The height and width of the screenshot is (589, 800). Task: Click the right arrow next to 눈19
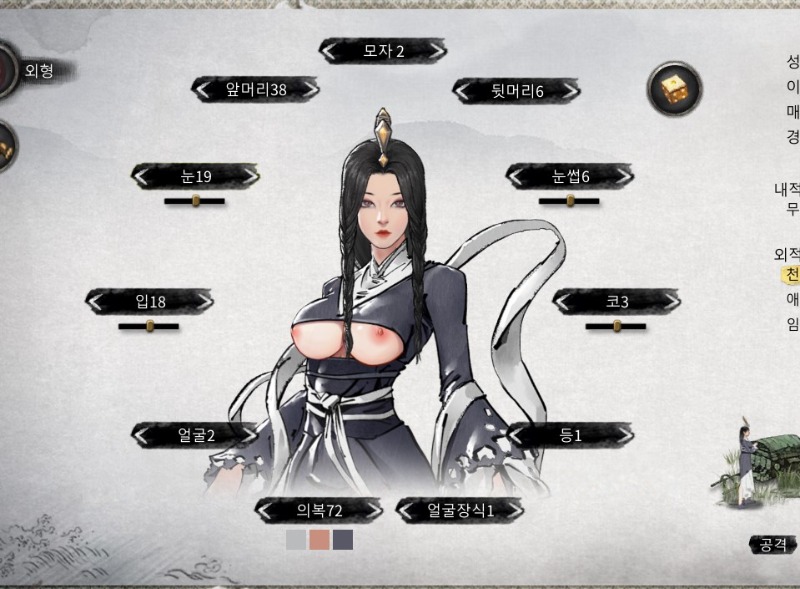coord(247,177)
